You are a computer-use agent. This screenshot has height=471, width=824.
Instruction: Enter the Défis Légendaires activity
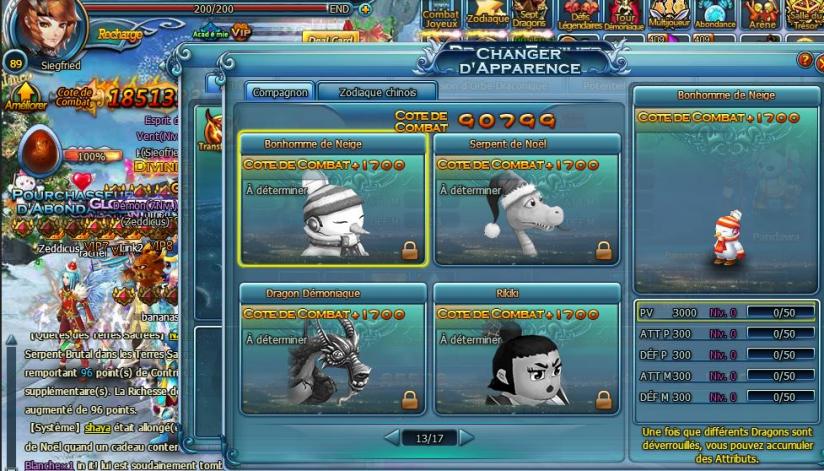click(580, 15)
